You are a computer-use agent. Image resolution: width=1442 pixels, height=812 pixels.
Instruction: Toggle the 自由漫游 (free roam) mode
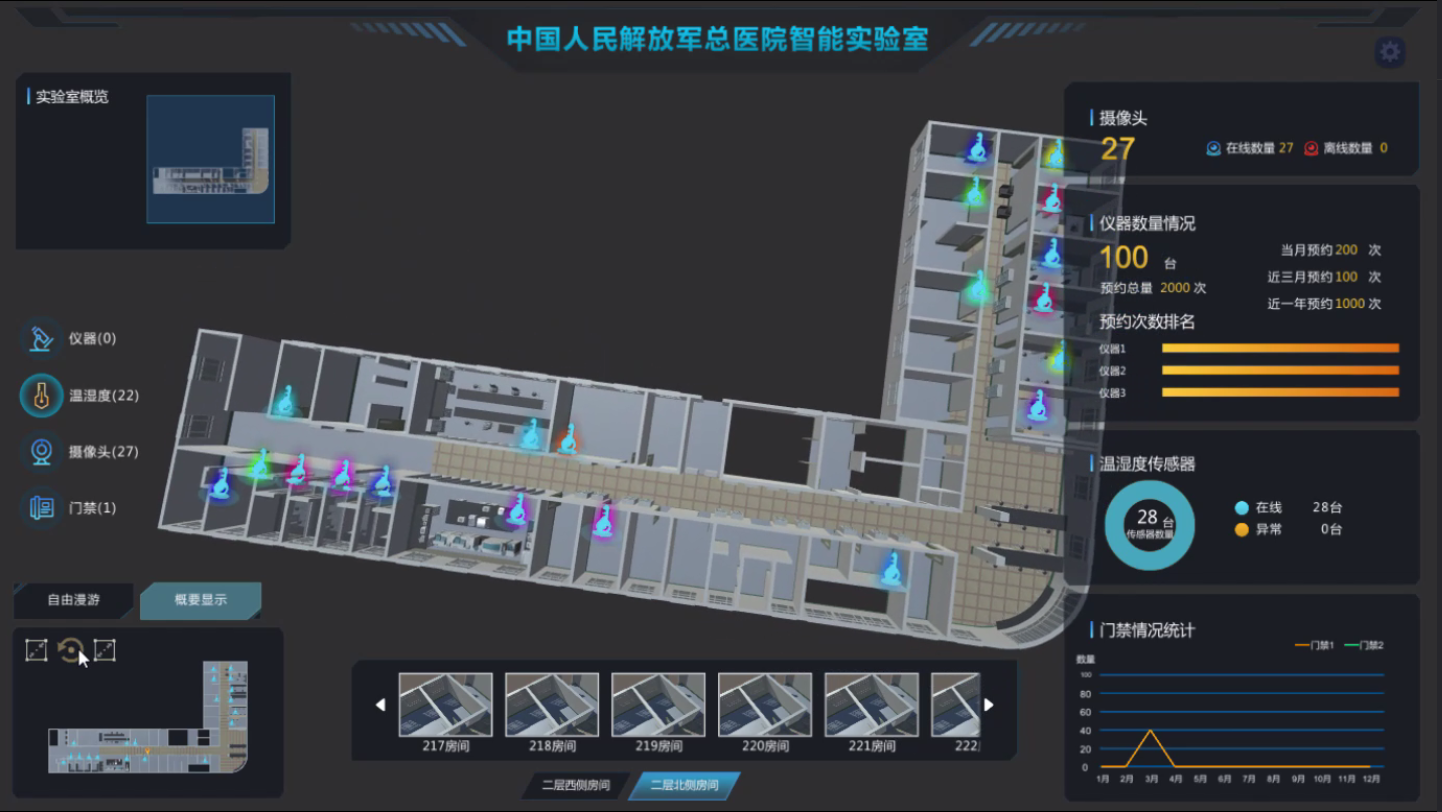pyautogui.click(x=72, y=601)
